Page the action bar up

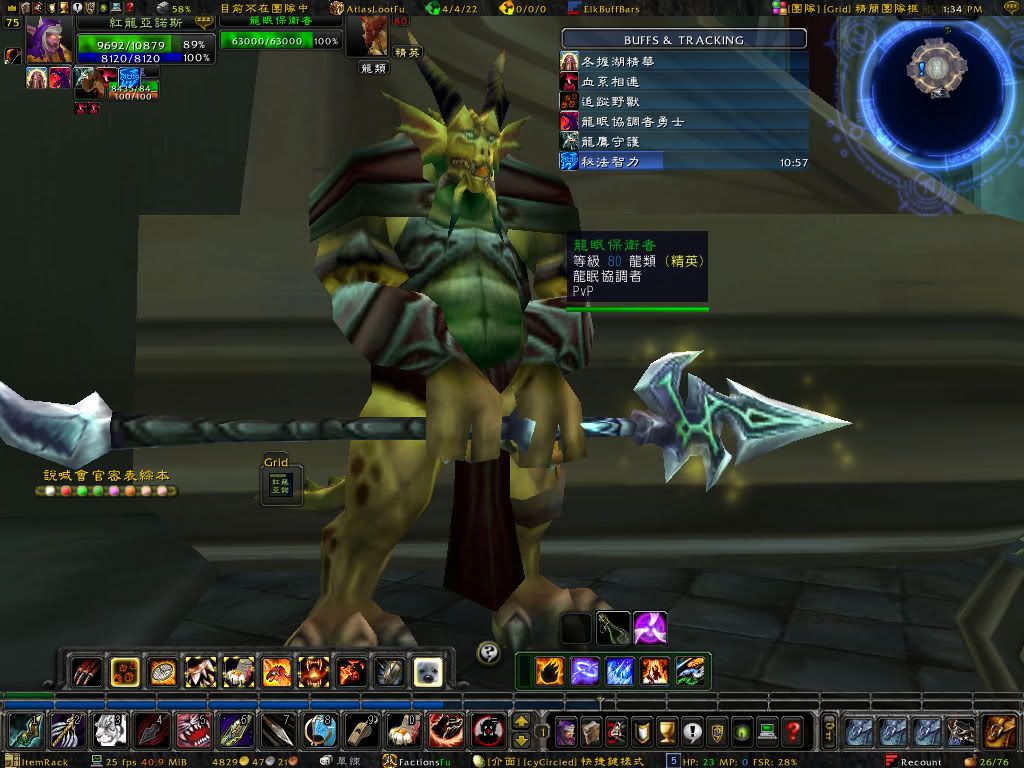521,721
